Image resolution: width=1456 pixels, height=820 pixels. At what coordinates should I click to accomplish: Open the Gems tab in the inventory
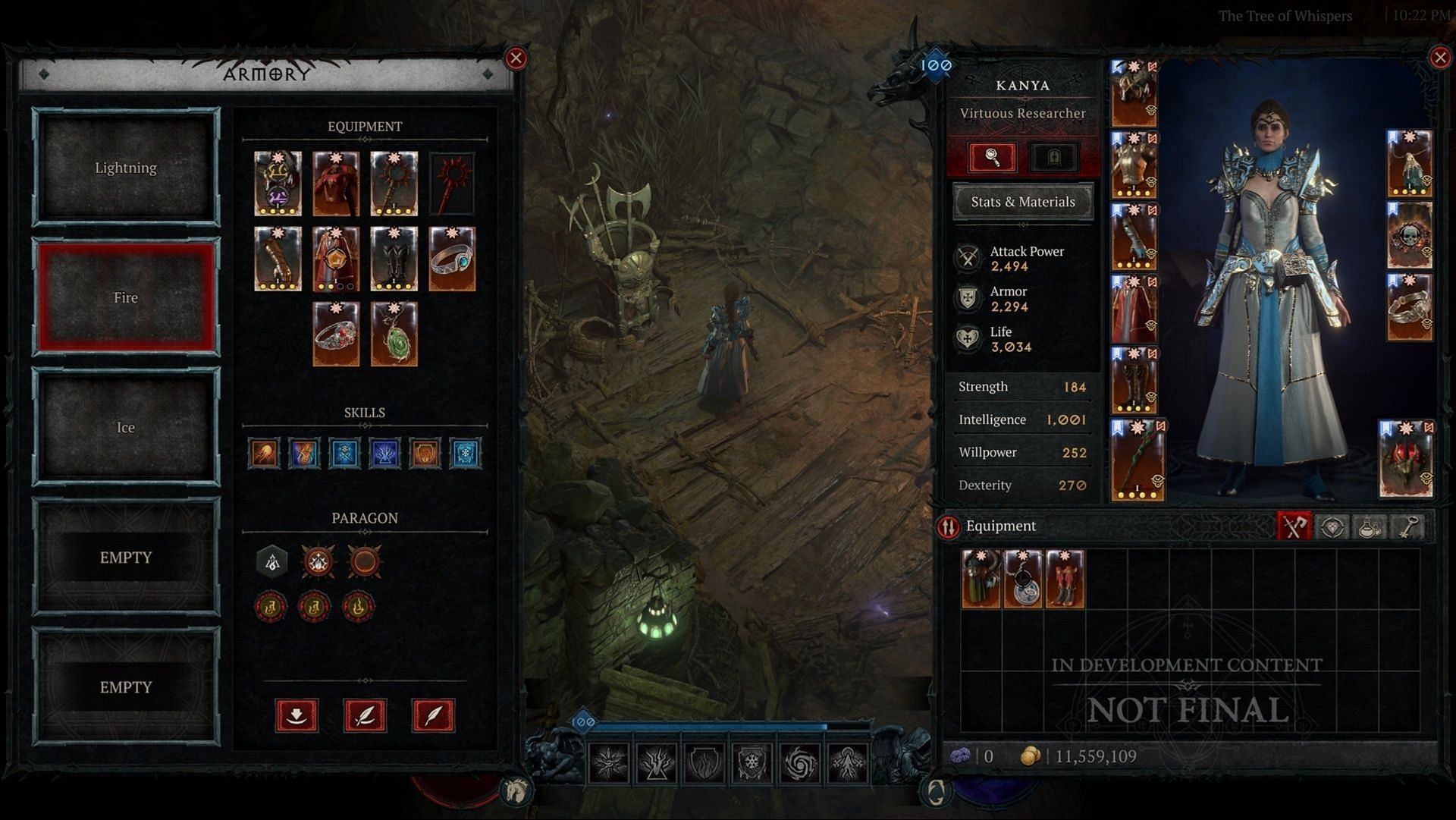pos(1332,526)
